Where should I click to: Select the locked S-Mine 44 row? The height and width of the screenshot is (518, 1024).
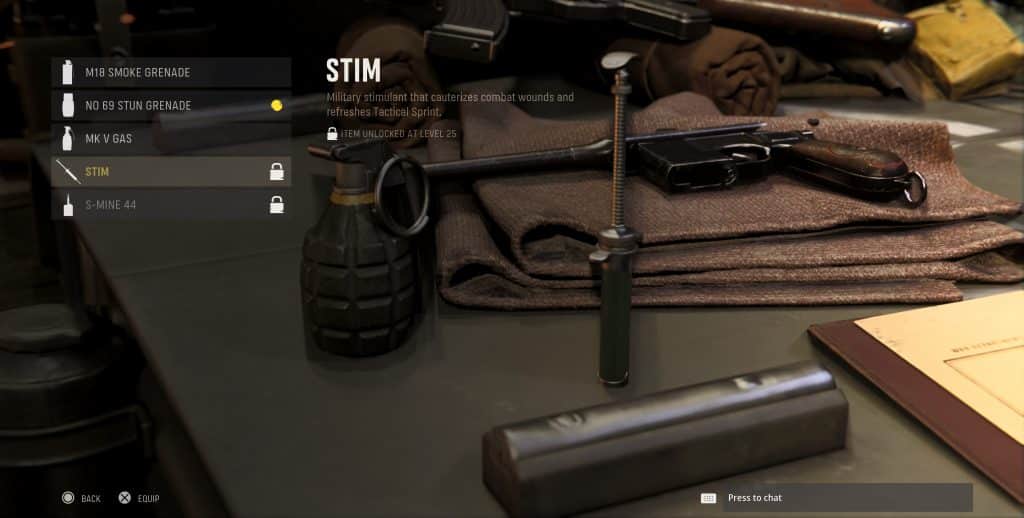pos(170,205)
